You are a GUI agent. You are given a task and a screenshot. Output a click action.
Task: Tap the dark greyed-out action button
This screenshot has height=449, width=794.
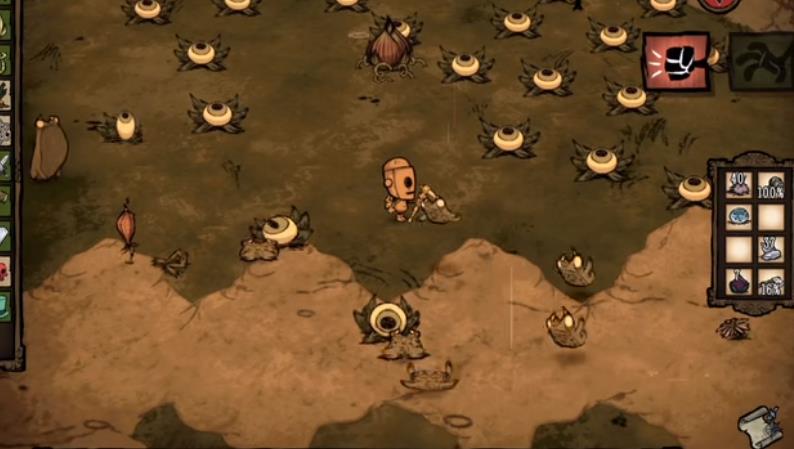coord(760,62)
